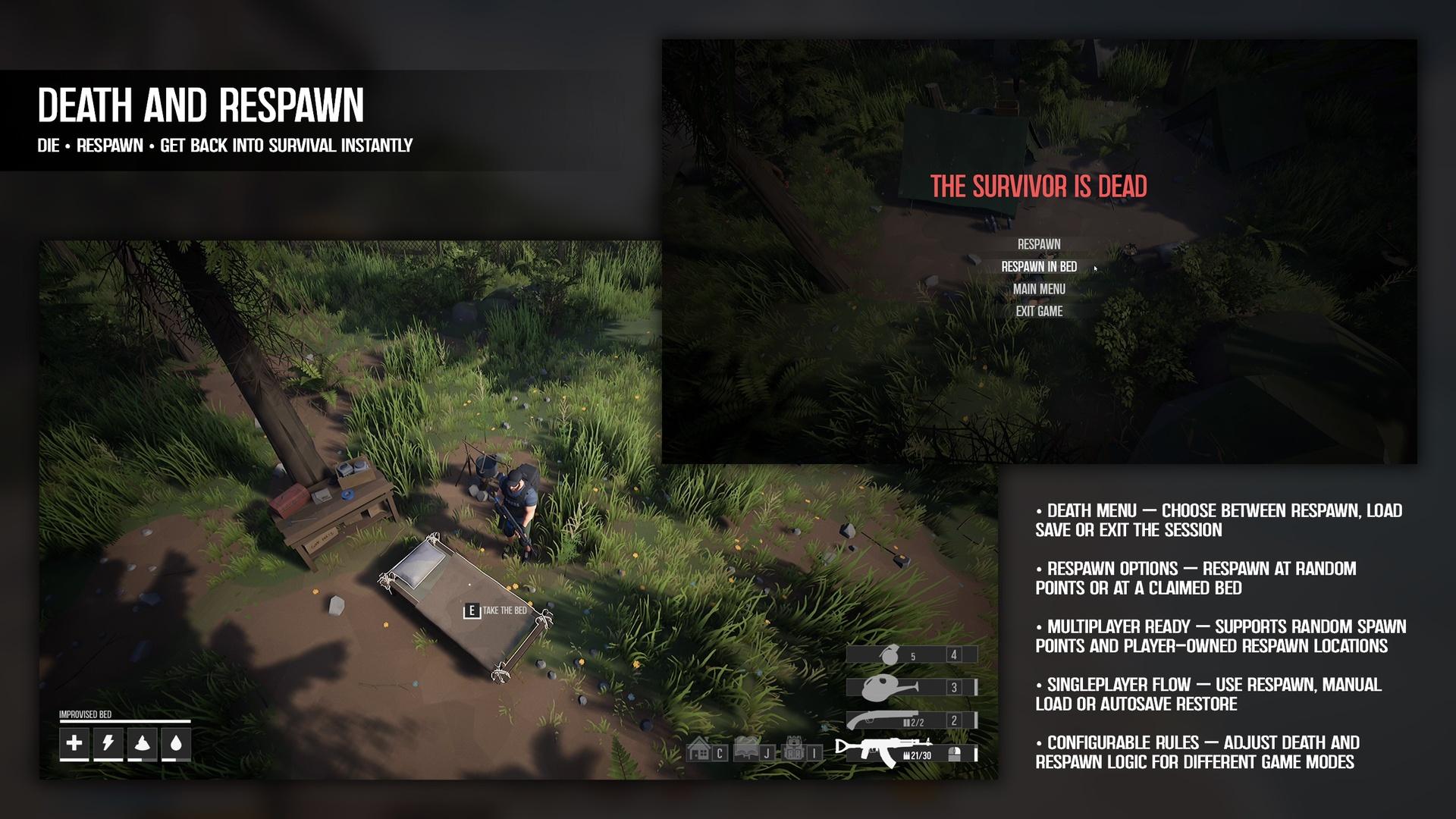
Task: Open the backpack inventory icon
Action: tap(793, 750)
